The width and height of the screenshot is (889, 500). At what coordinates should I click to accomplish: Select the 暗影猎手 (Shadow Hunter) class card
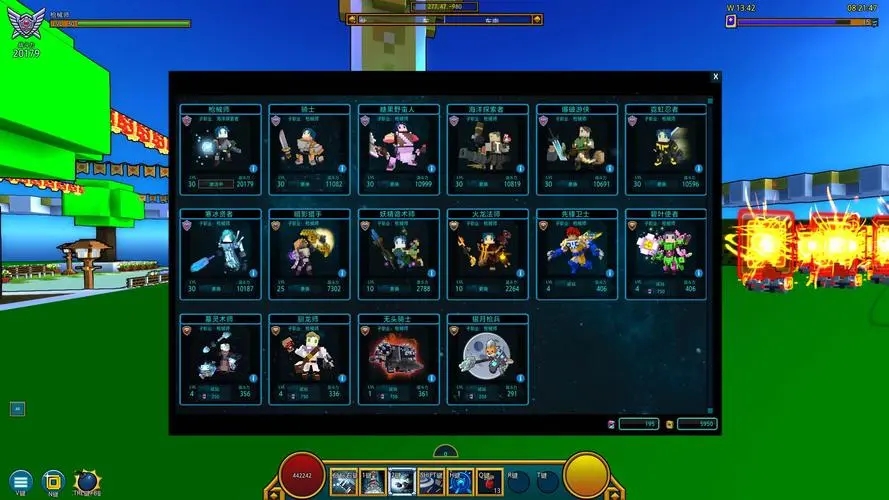[x=309, y=252]
